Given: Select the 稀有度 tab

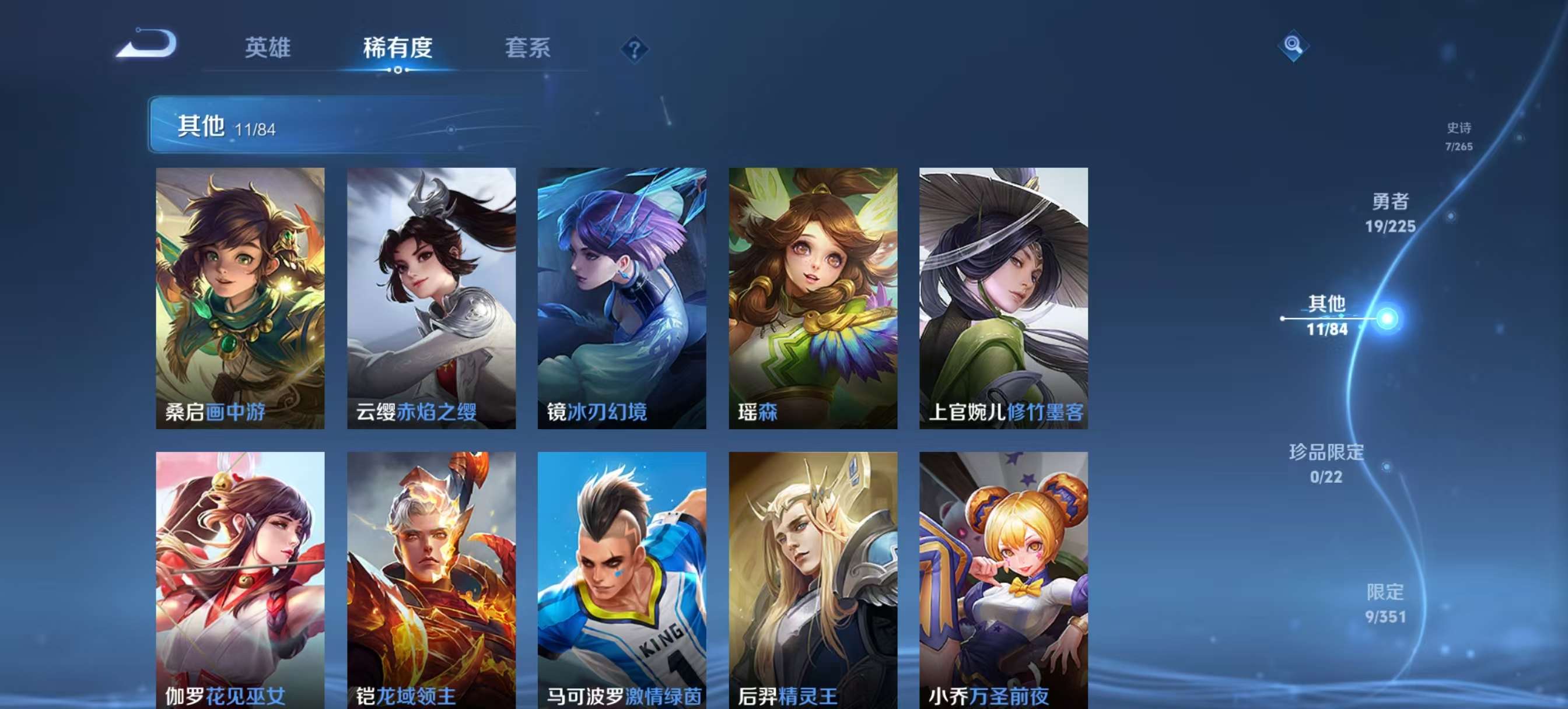Looking at the screenshot, I should click(398, 49).
